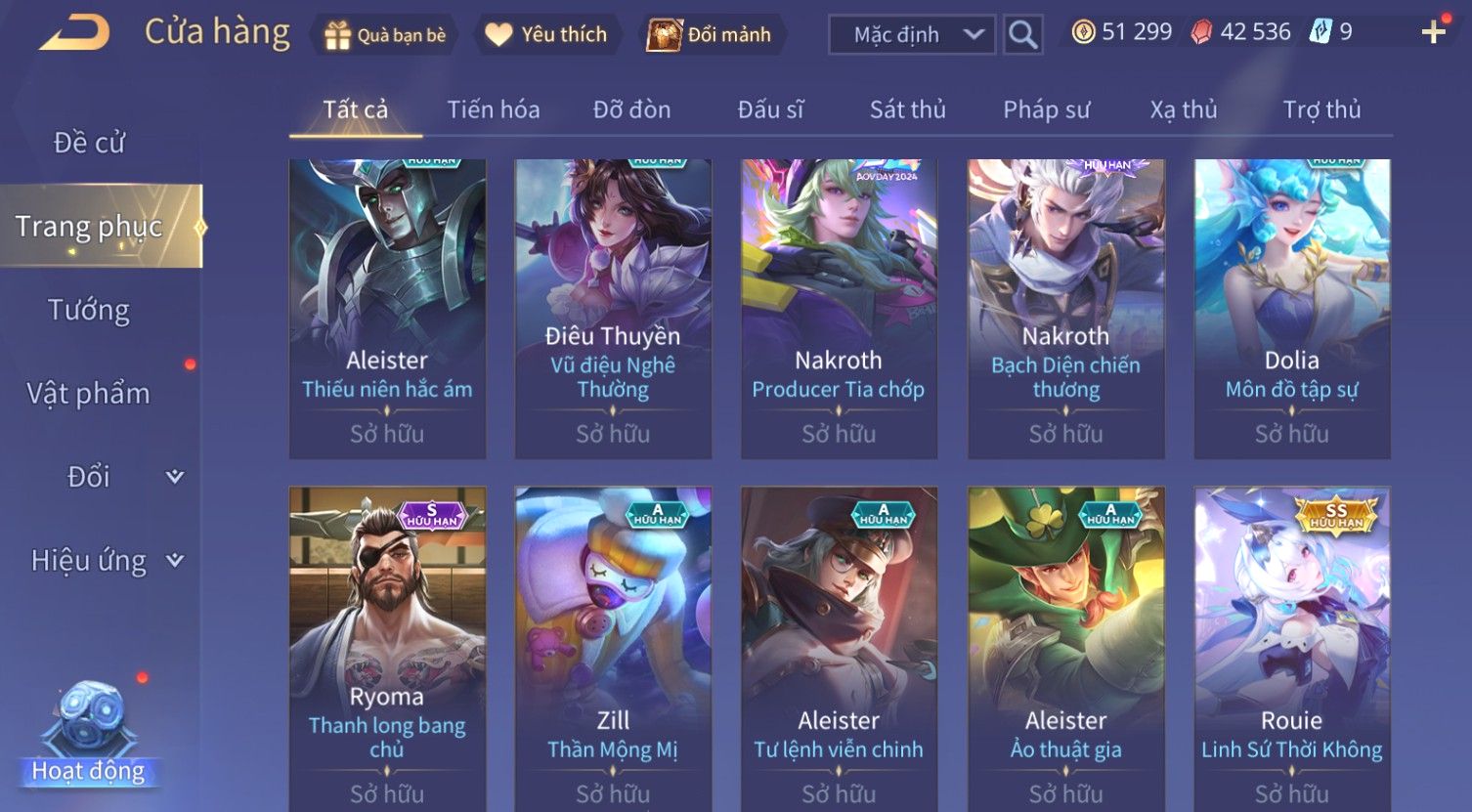The width and height of the screenshot is (1472, 812).
Task: Show the Sát thủ skins tab
Action: (x=907, y=109)
